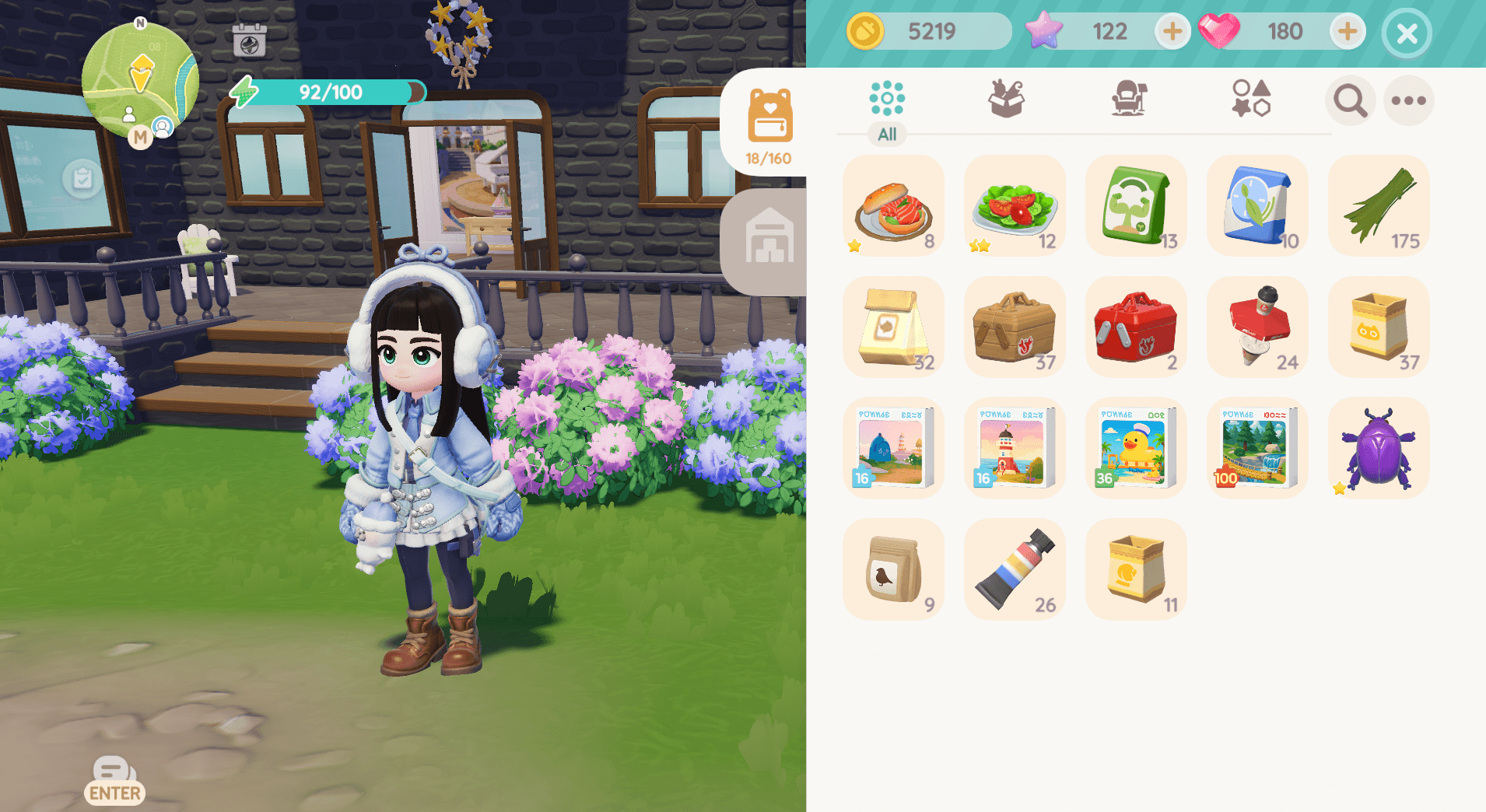The width and height of the screenshot is (1486, 812).
Task: Select the tomato salad dish
Action: tap(1015, 205)
